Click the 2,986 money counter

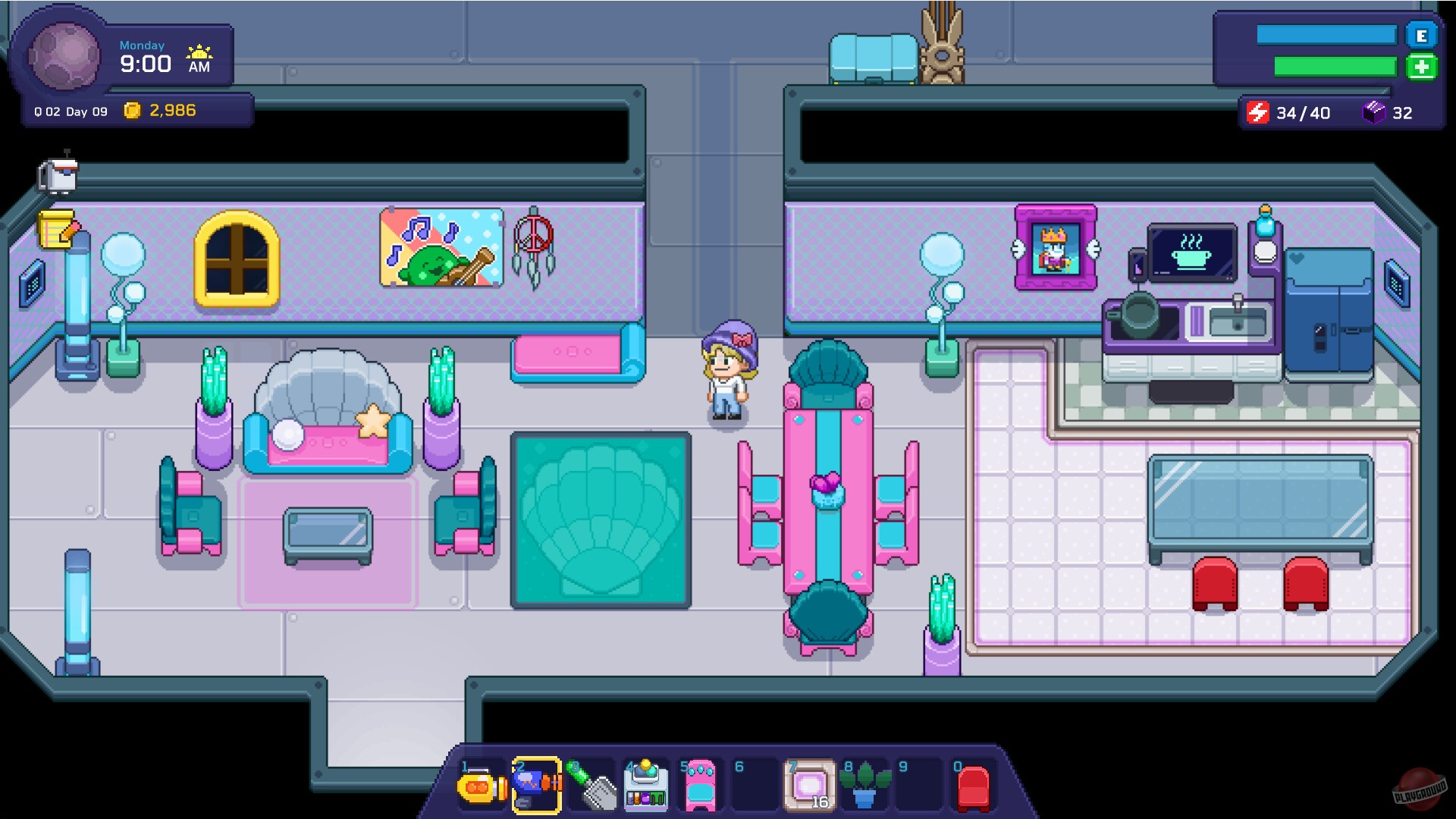[x=172, y=110]
